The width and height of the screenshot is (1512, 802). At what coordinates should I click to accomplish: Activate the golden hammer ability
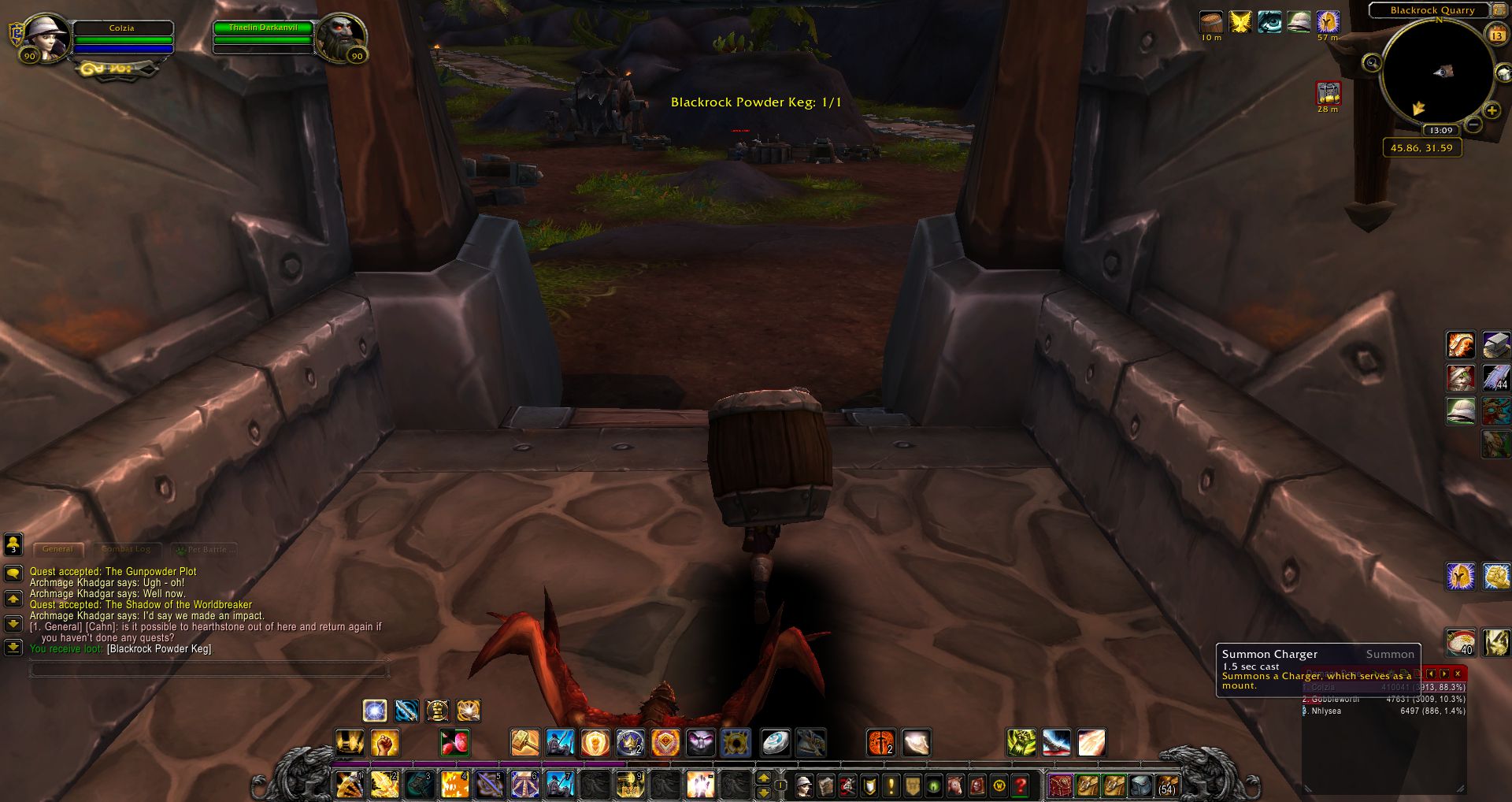tap(524, 743)
